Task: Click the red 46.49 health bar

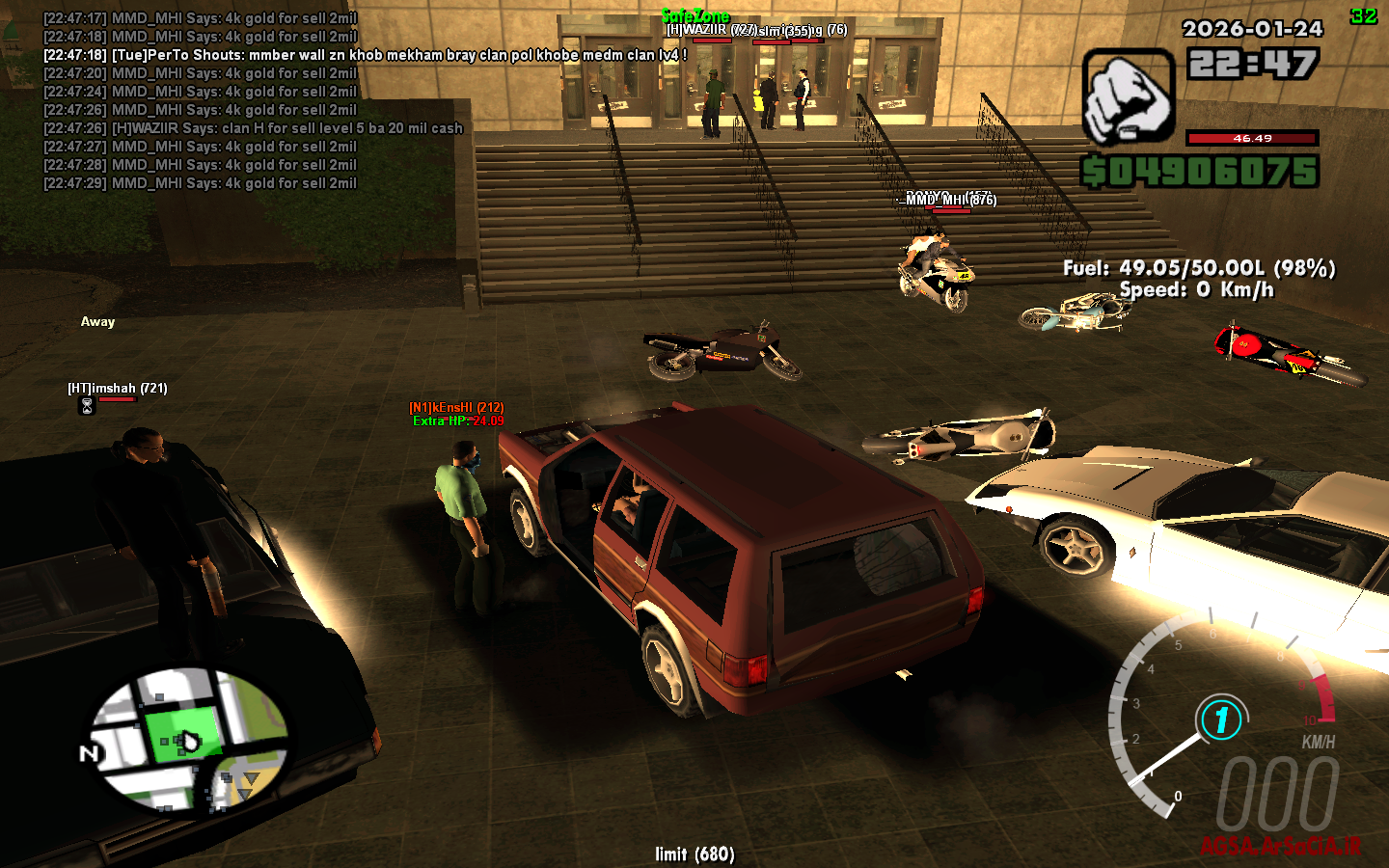Action: pos(1251,138)
